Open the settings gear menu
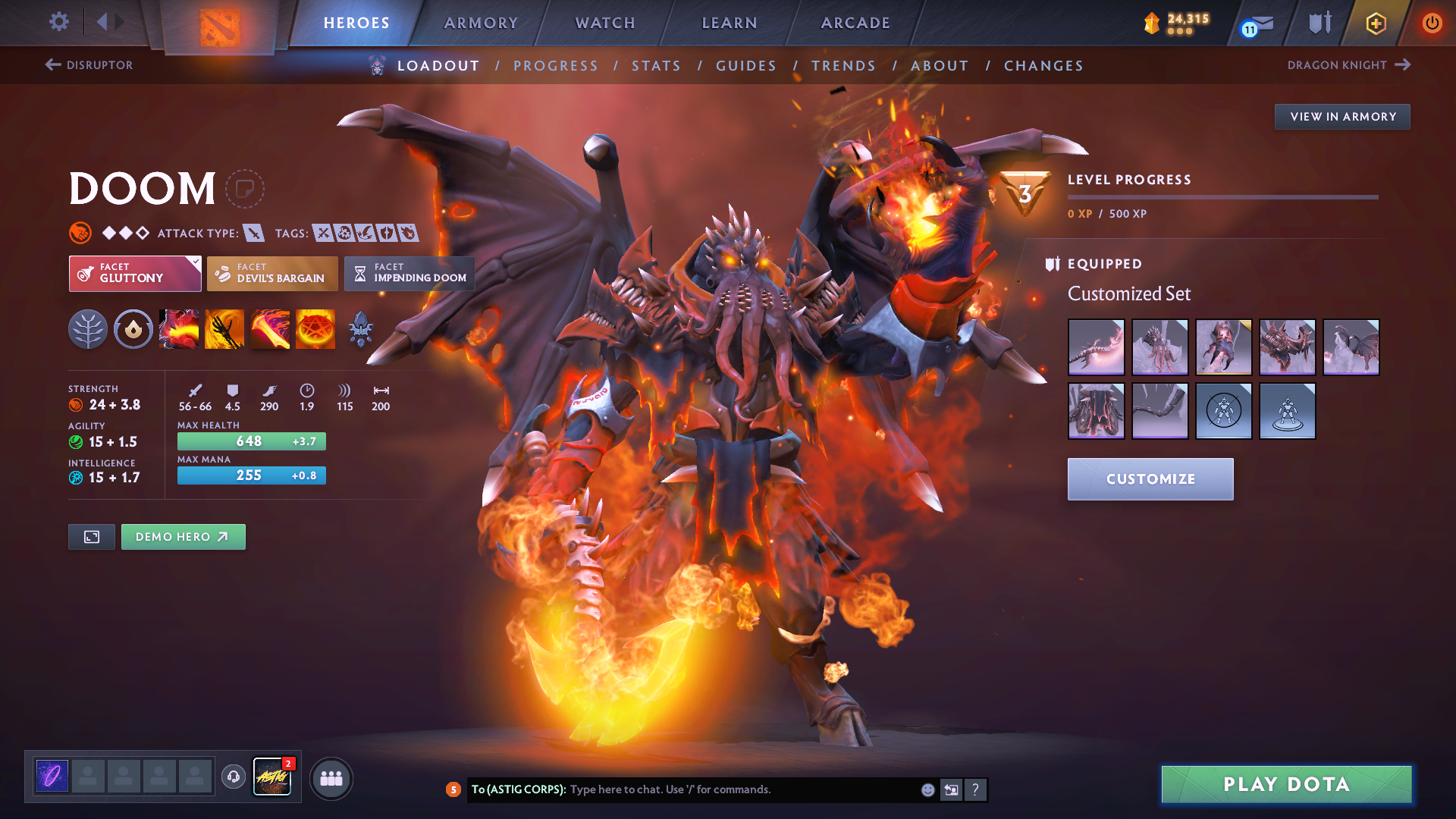This screenshot has height=819, width=1456. [x=58, y=22]
